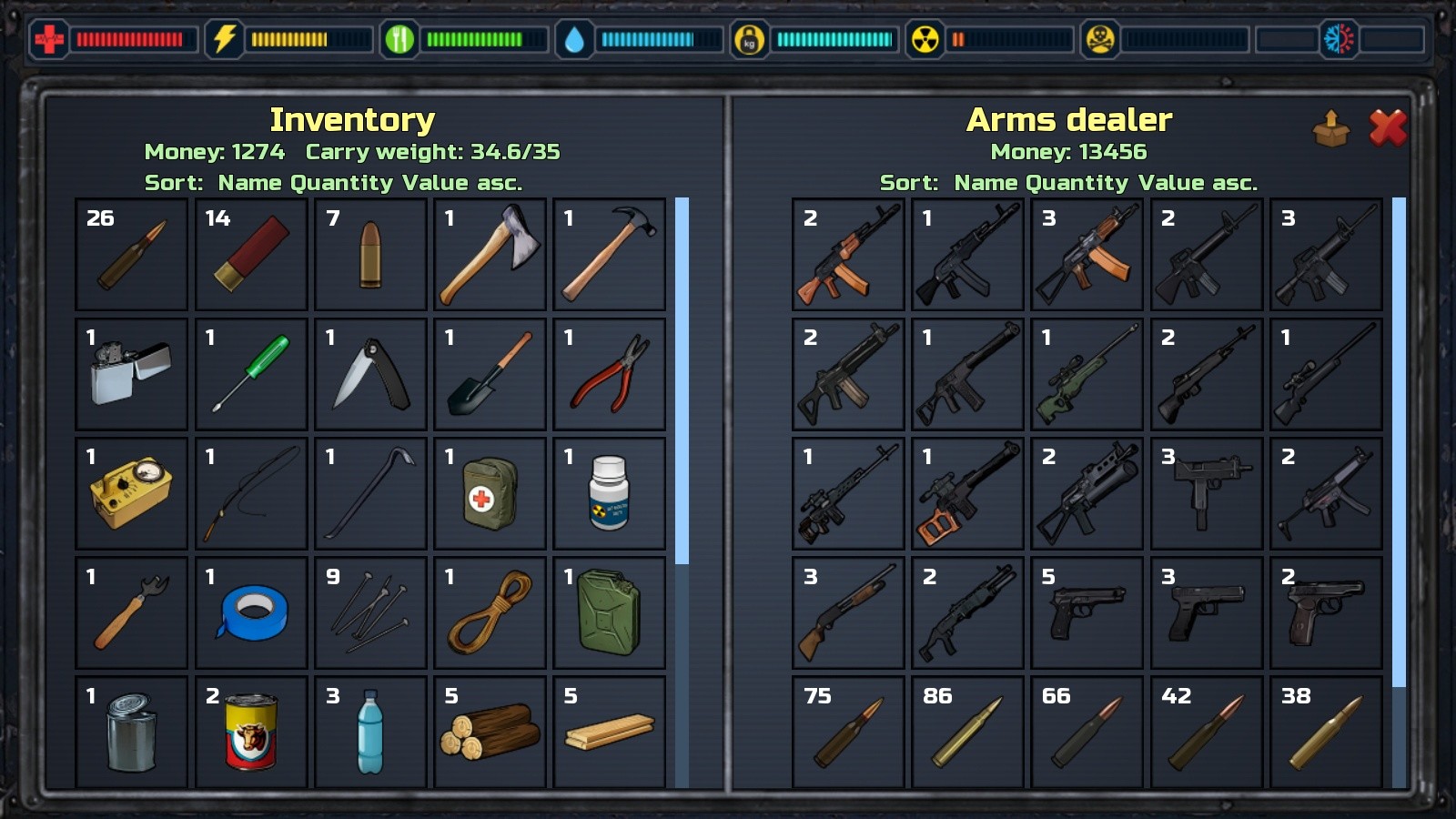Select the anti-radiation pills bottle
This screenshot has height=819, width=1456.
610,492
